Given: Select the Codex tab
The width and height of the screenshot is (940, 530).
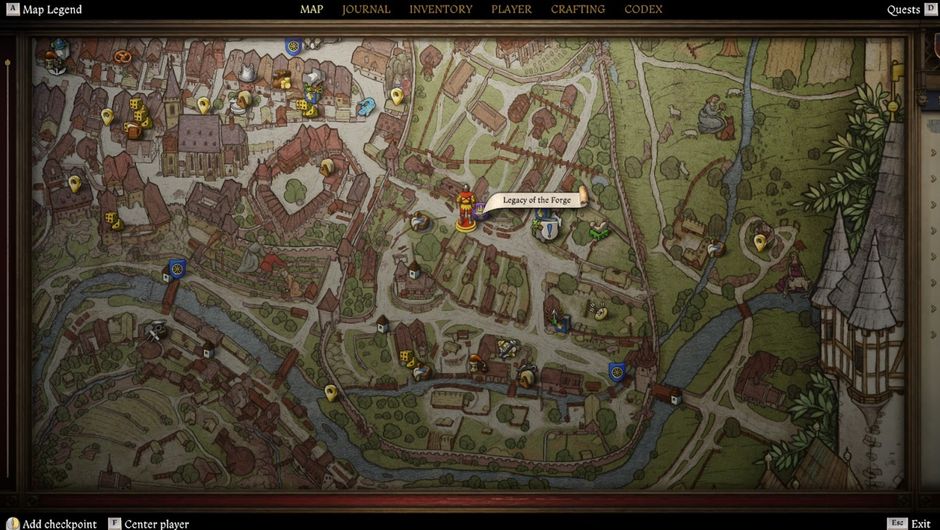Looking at the screenshot, I should coord(643,10).
